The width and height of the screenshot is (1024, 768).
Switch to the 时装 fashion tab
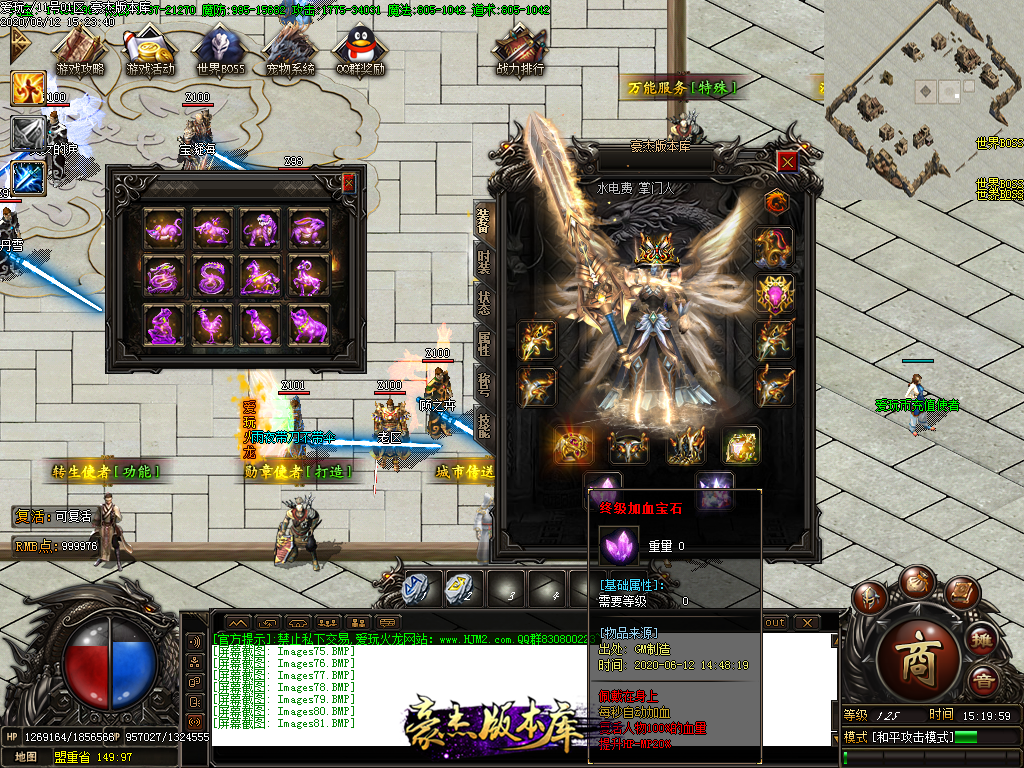483,262
